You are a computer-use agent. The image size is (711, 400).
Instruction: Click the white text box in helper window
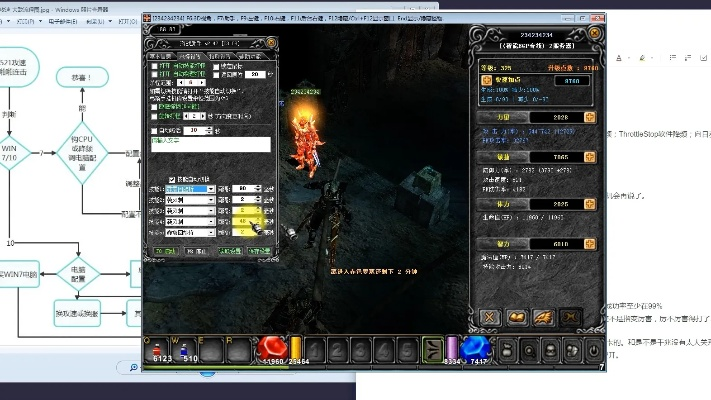coord(210,144)
